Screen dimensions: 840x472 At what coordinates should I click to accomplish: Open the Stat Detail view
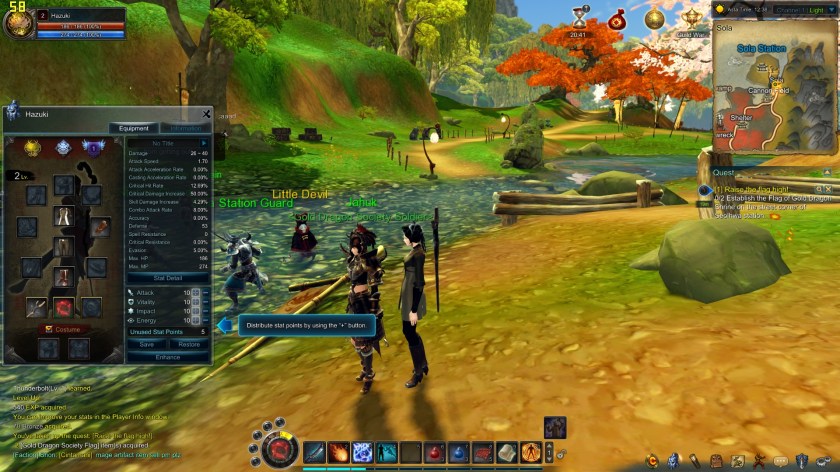(x=167, y=278)
